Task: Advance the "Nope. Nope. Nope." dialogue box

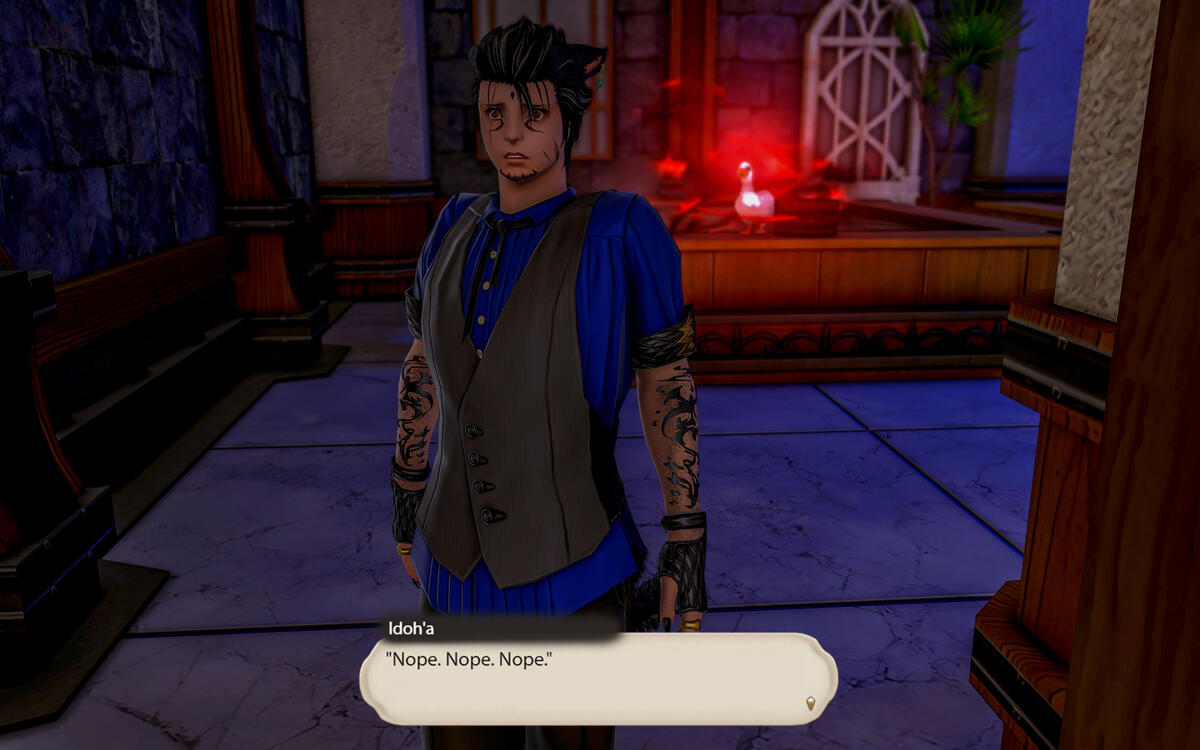Action: click(x=598, y=678)
